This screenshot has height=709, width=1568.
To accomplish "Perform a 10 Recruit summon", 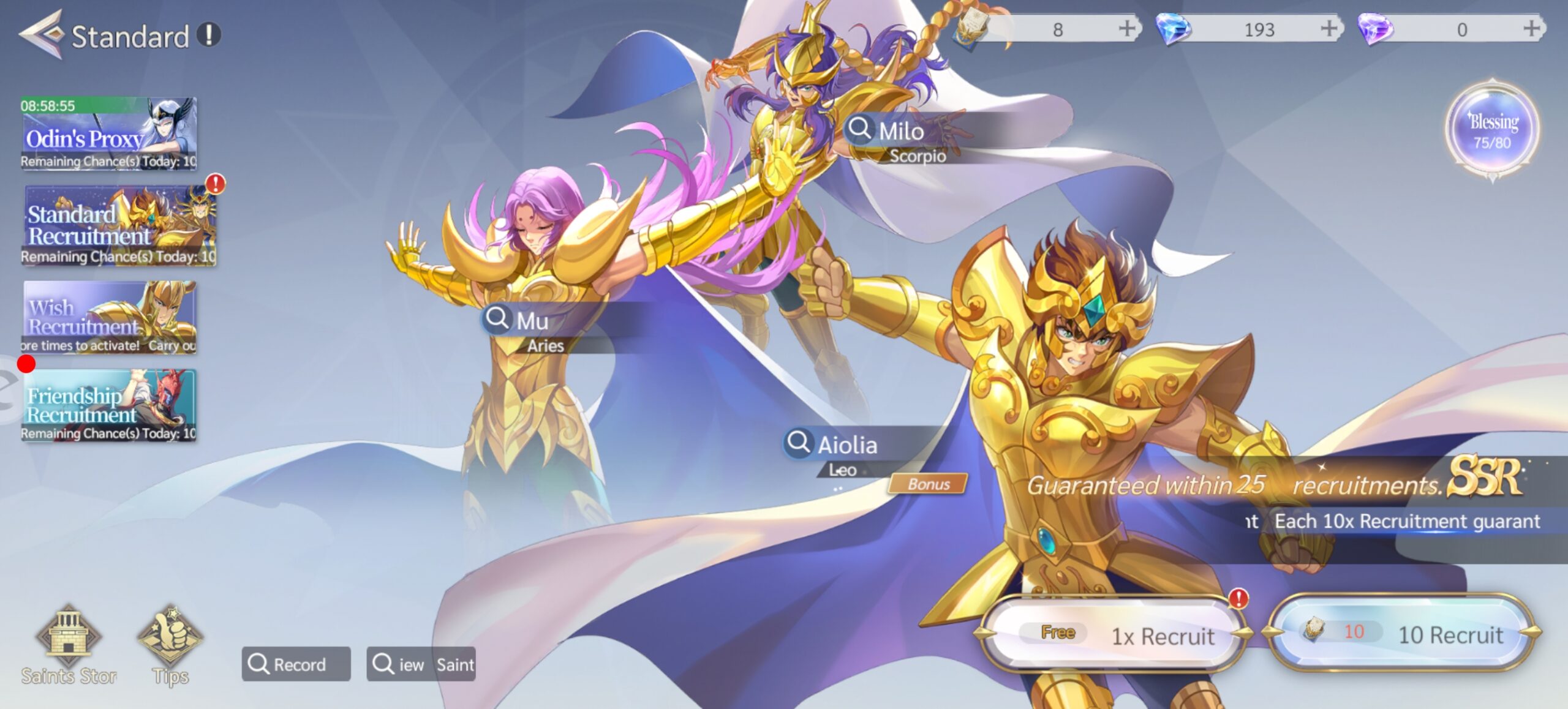I will pyautogui.click(x=1403, y=634).
